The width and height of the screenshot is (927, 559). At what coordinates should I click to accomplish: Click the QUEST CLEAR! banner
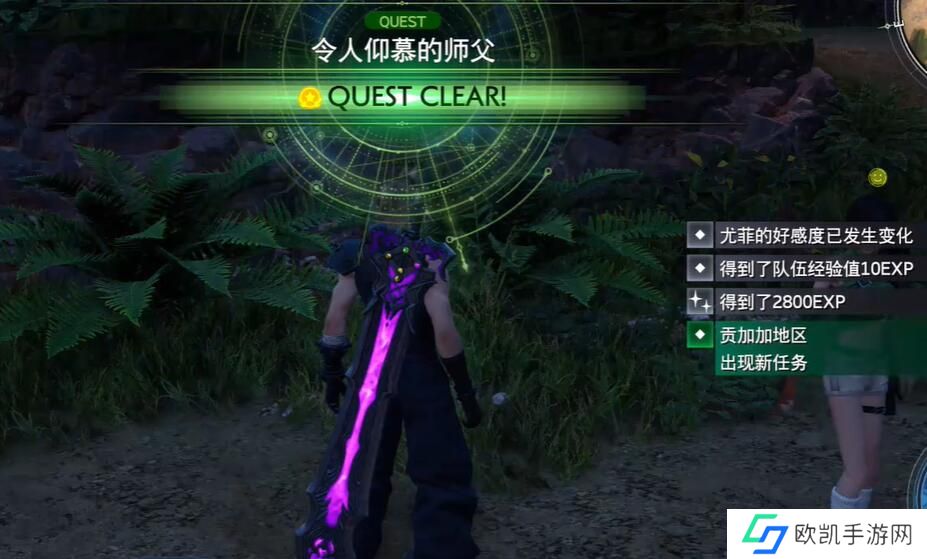(x=404, y=97)
